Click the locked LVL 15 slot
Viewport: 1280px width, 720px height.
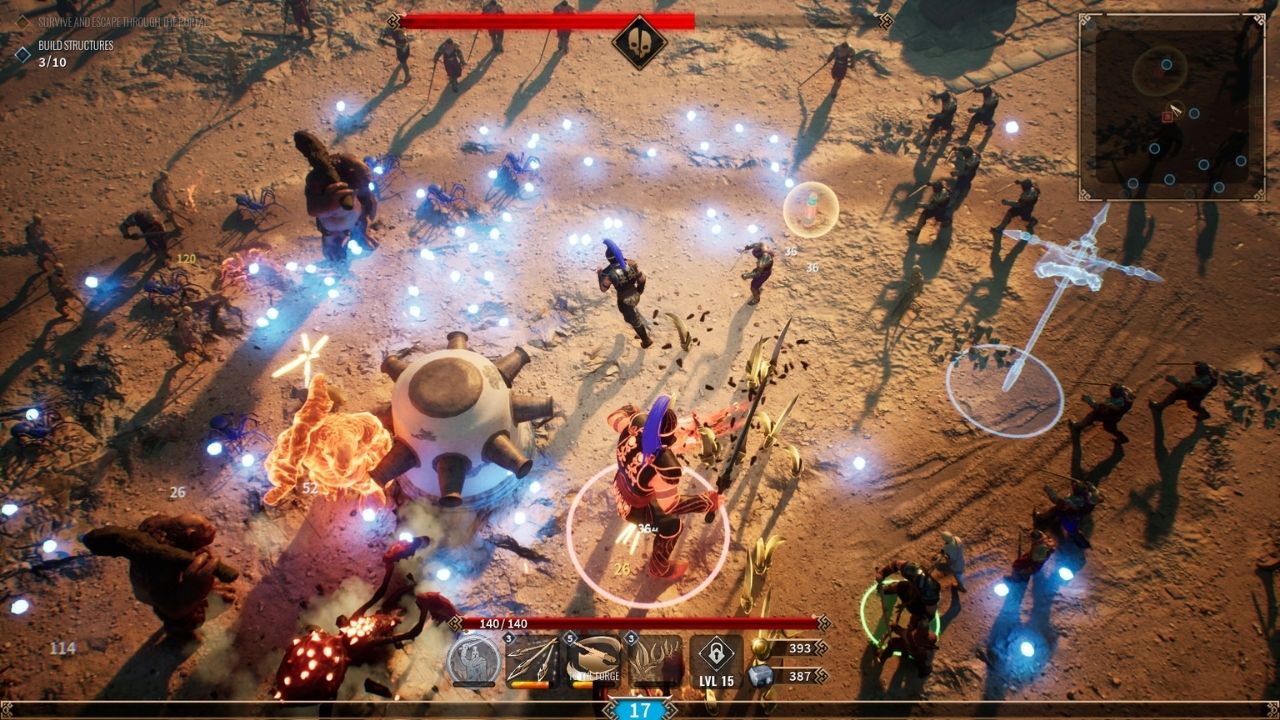716,660
